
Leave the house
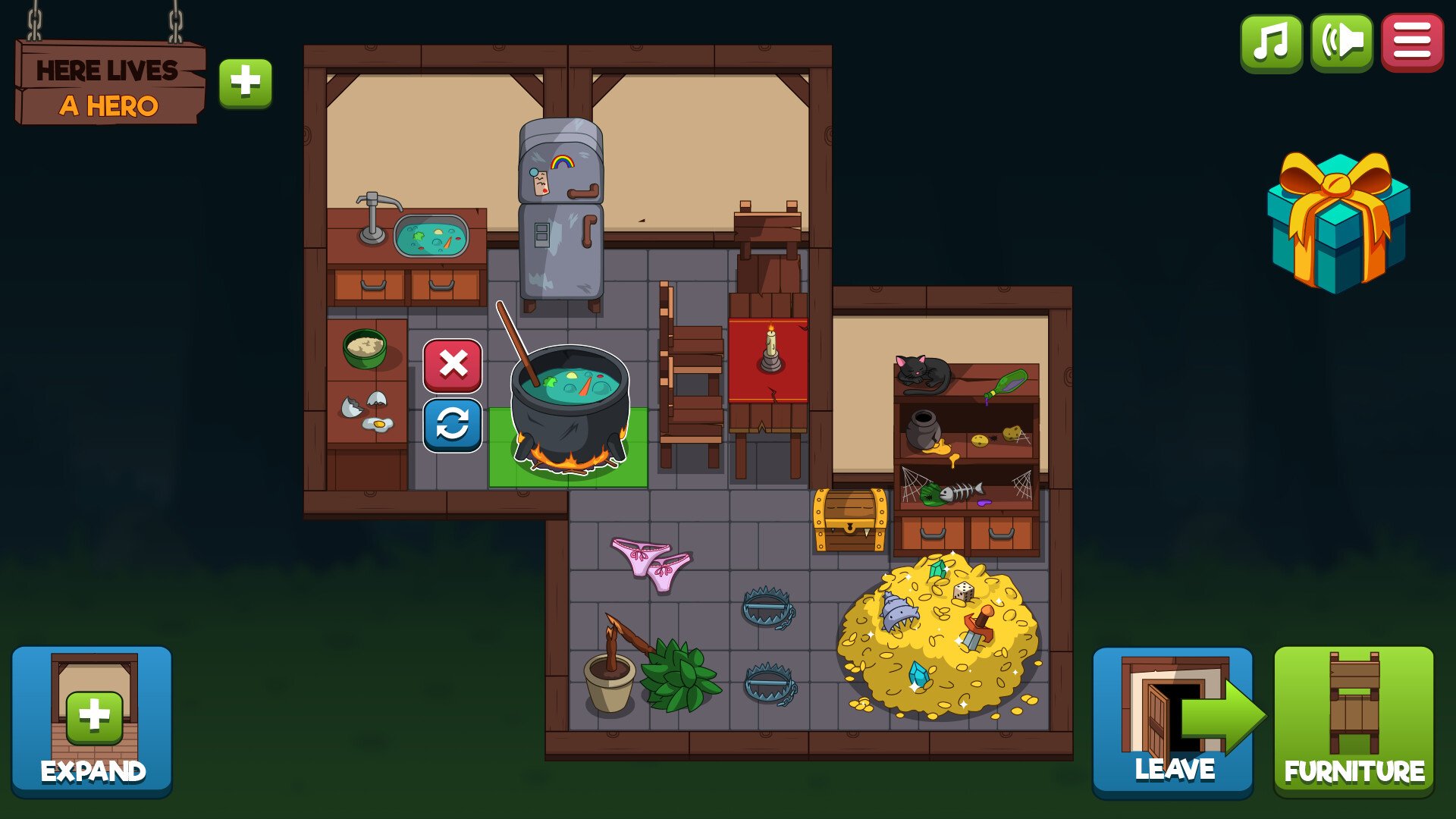coord(1172,721)
